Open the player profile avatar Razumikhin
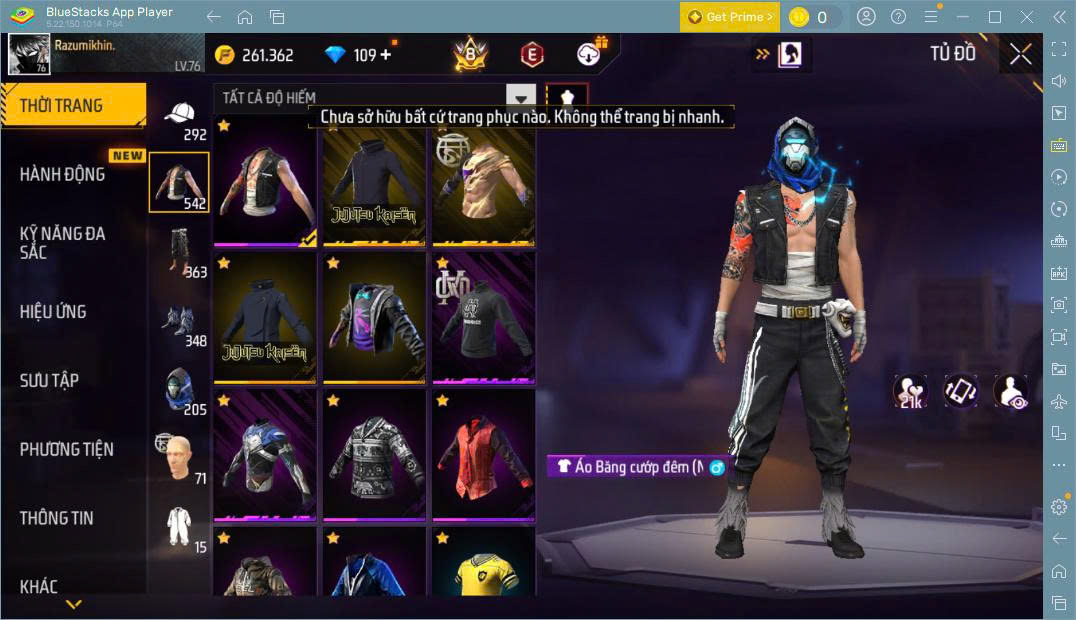The image size is (1076, 620). [x=29, y=54]
